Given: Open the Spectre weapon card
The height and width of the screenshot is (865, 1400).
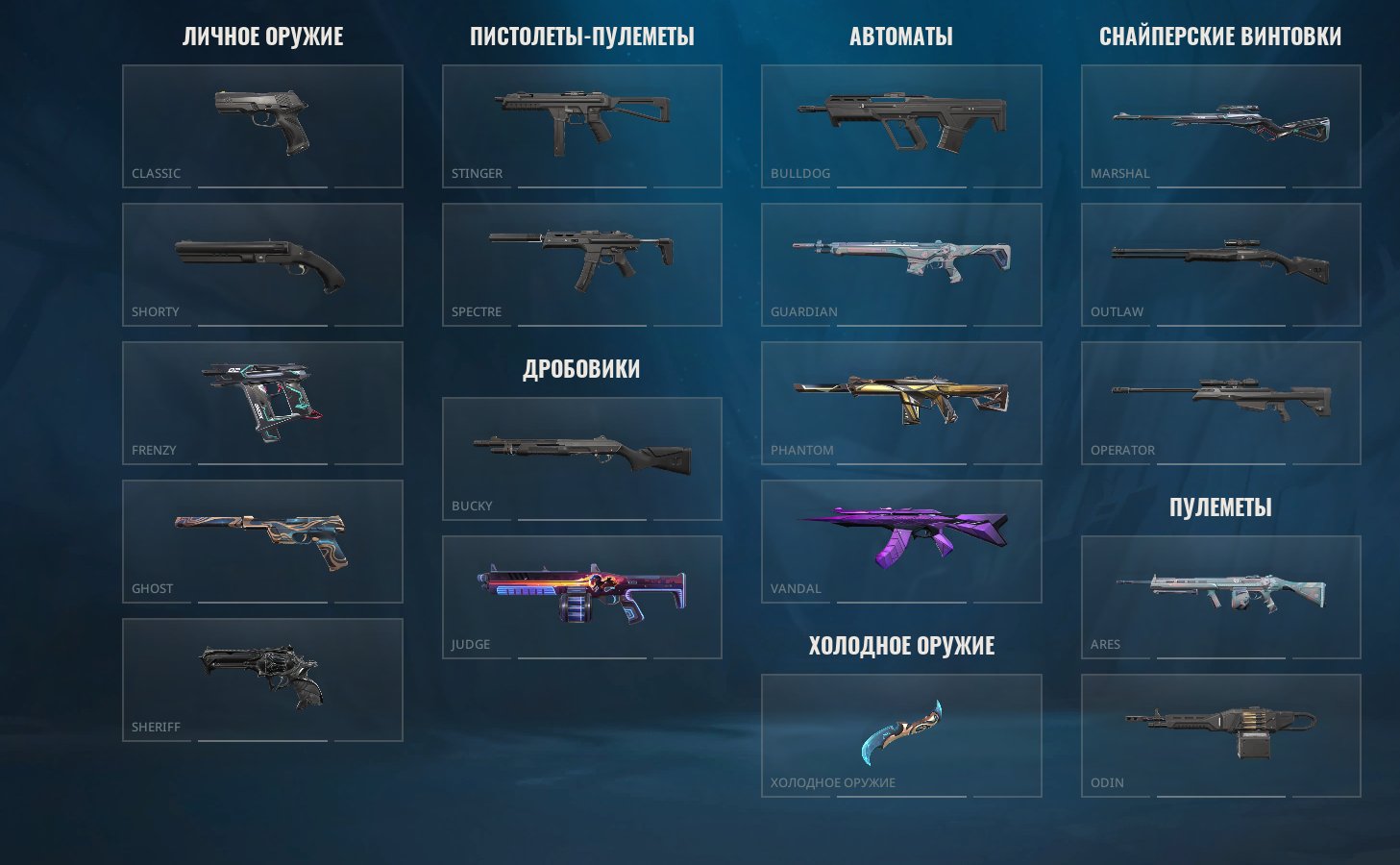Looking at the screenshot, I should pos(581,264).
